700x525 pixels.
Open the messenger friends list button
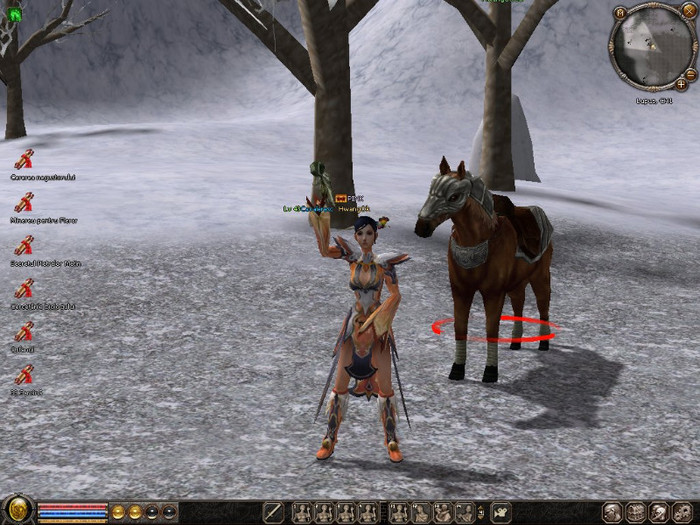coord(659,513)
